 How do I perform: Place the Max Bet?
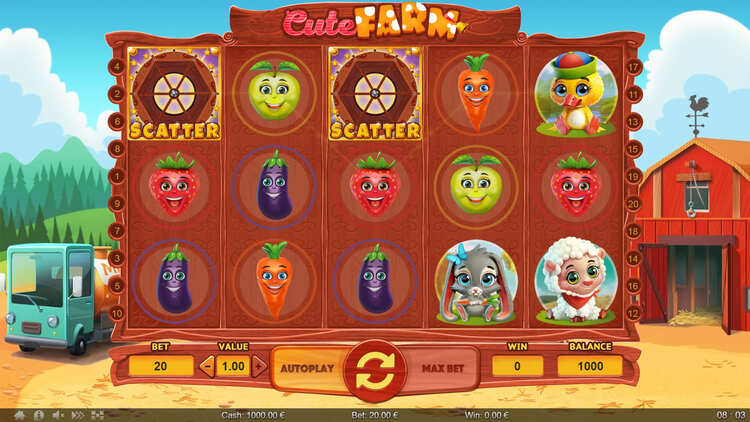(444, 368)
